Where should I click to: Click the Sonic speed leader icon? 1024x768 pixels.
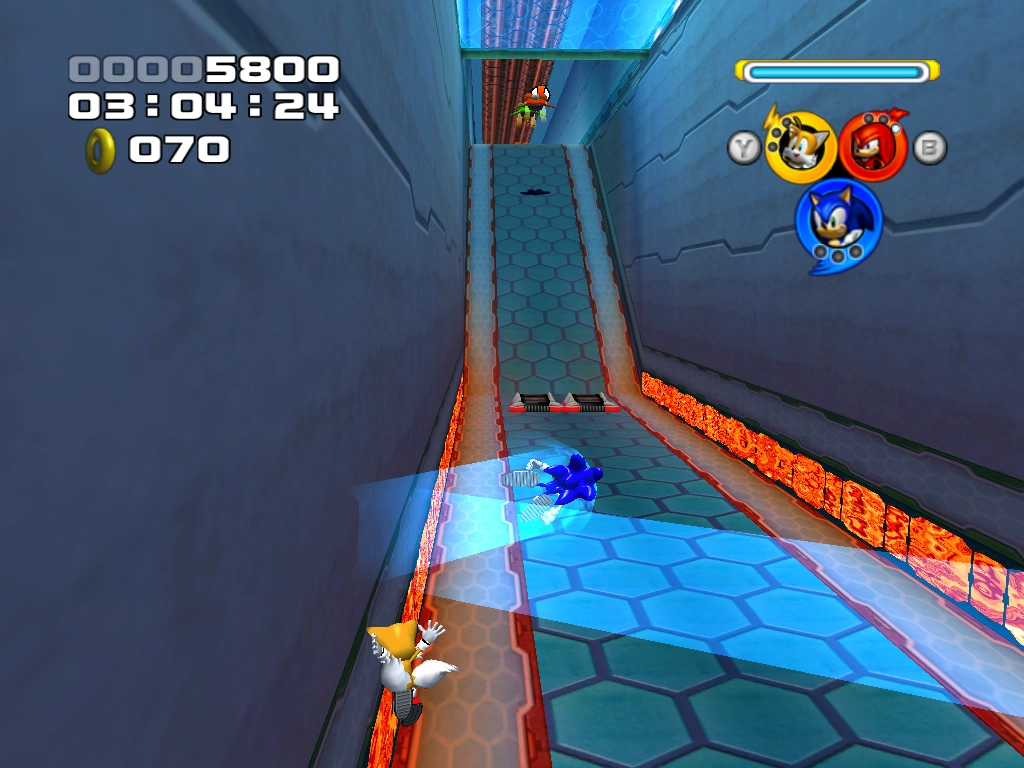(838, 221)
